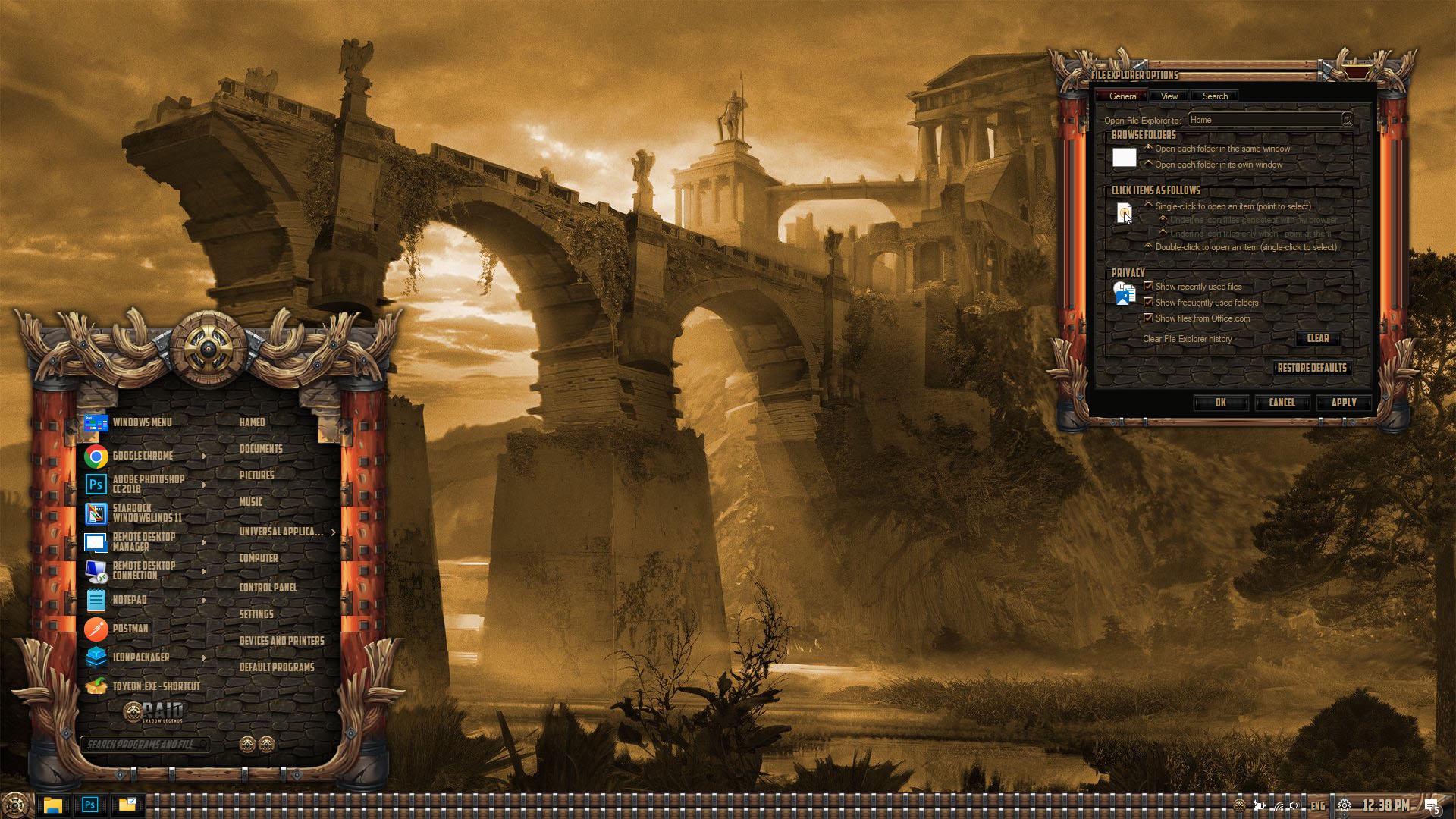Choose Devices and Printers
The height and width of the screenshot is (819, 1456).
click(x=281, y=641)
